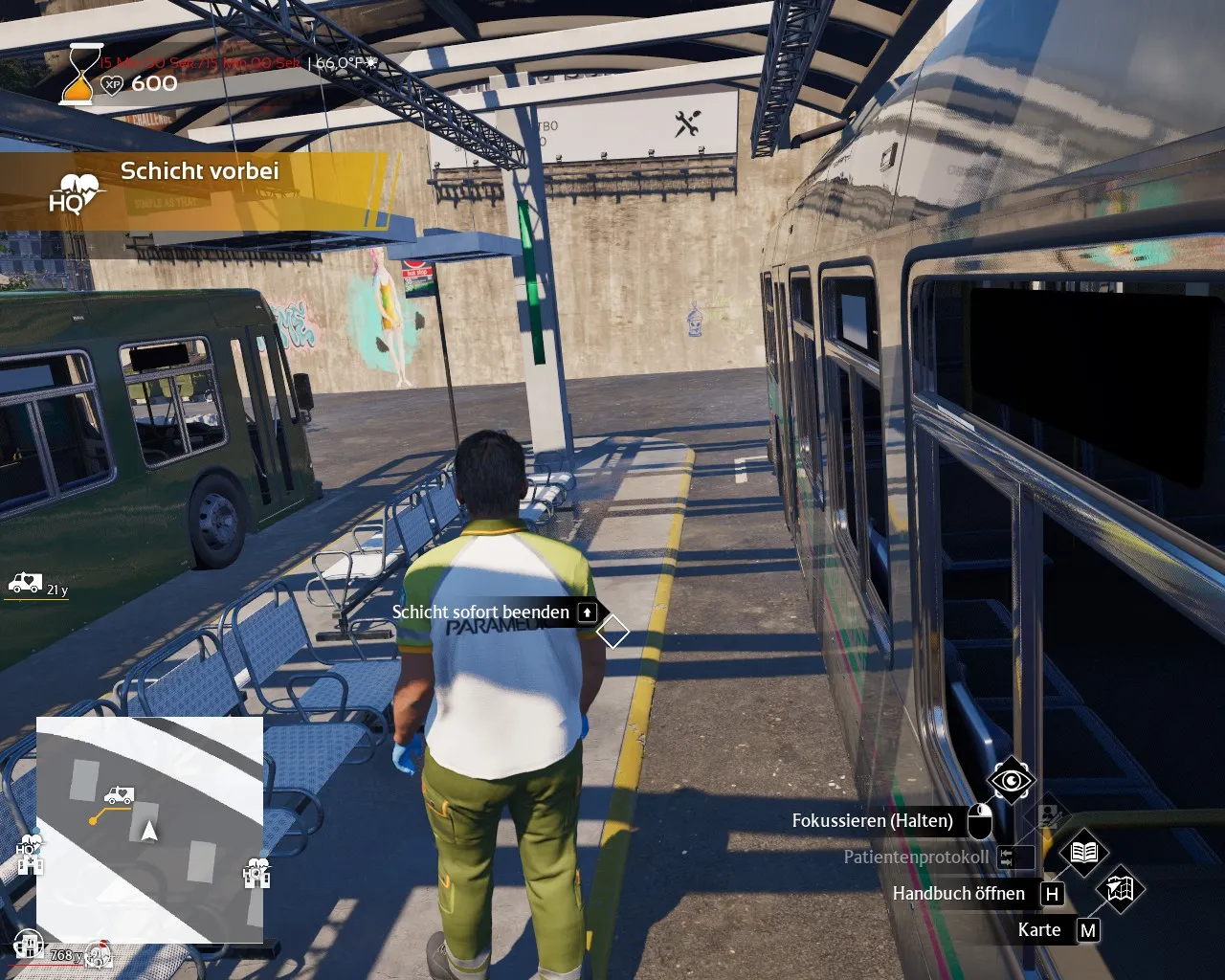The width and height of the screenshot is (1225, 980).
Task: Open the Handbuch book icon
Action: (x=1083, y=852)
